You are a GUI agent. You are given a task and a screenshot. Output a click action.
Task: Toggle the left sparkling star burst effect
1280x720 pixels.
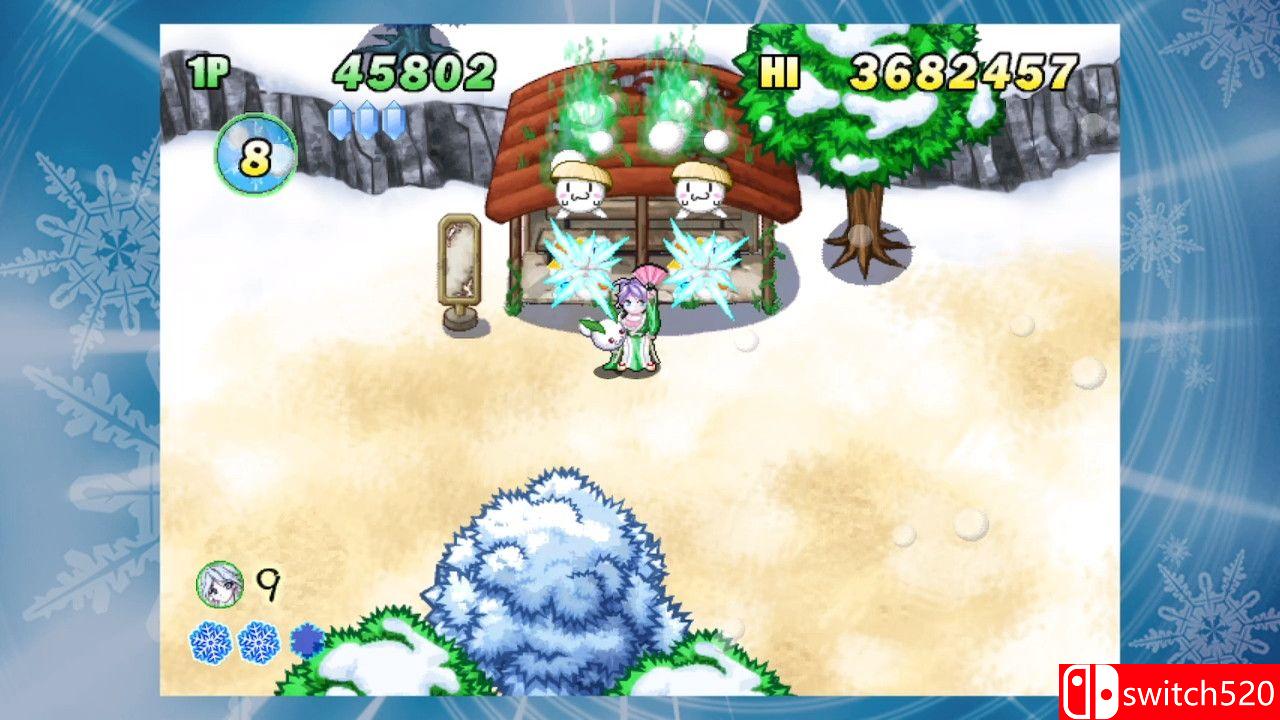(582, 263)
